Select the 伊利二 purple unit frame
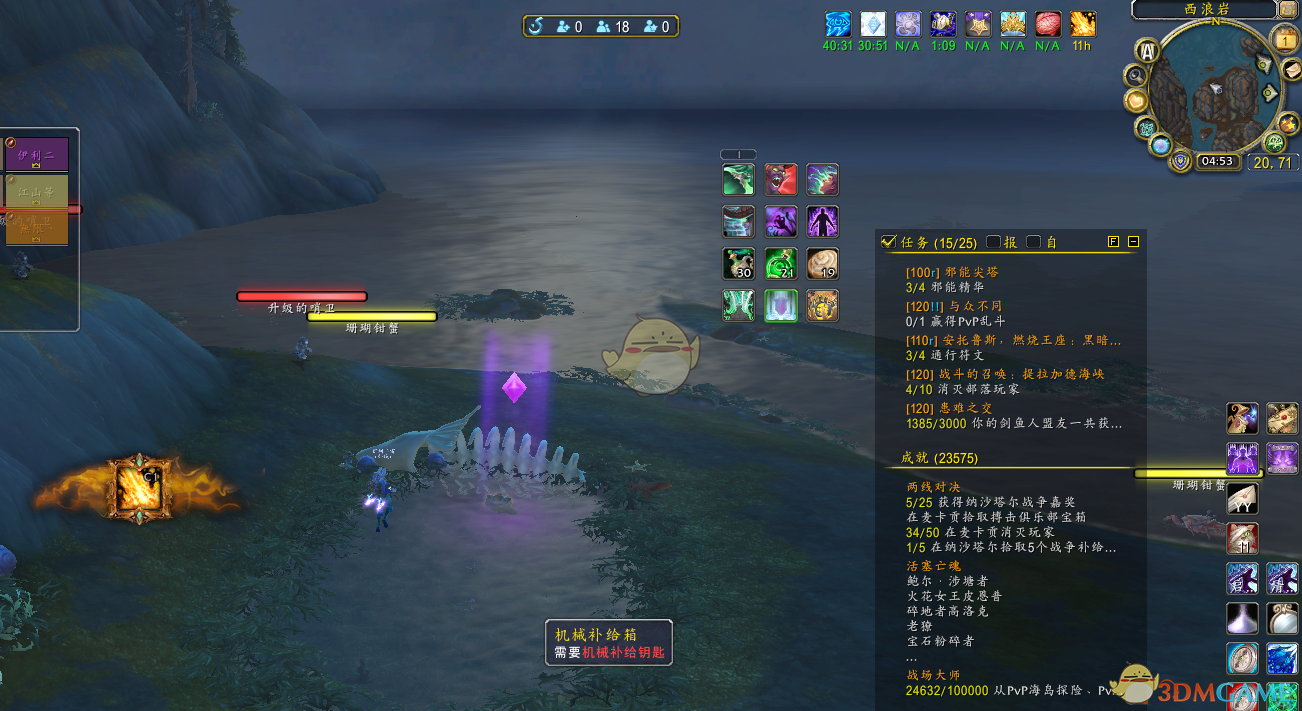The height and width of the screenshot is (711, 1302). pyautogui.click(x=37, y=155)
